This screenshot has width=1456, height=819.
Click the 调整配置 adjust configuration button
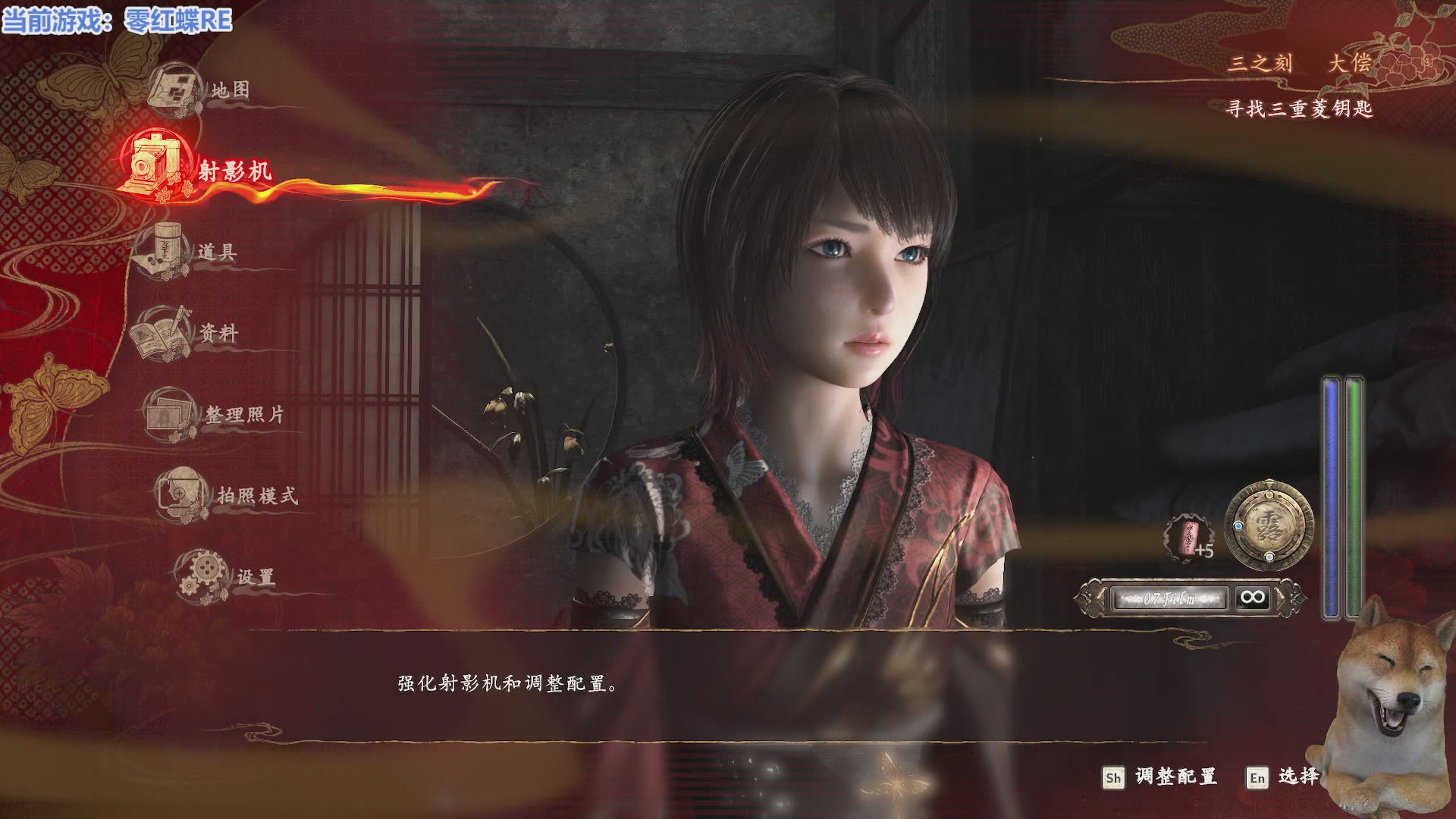[1160, 777]
